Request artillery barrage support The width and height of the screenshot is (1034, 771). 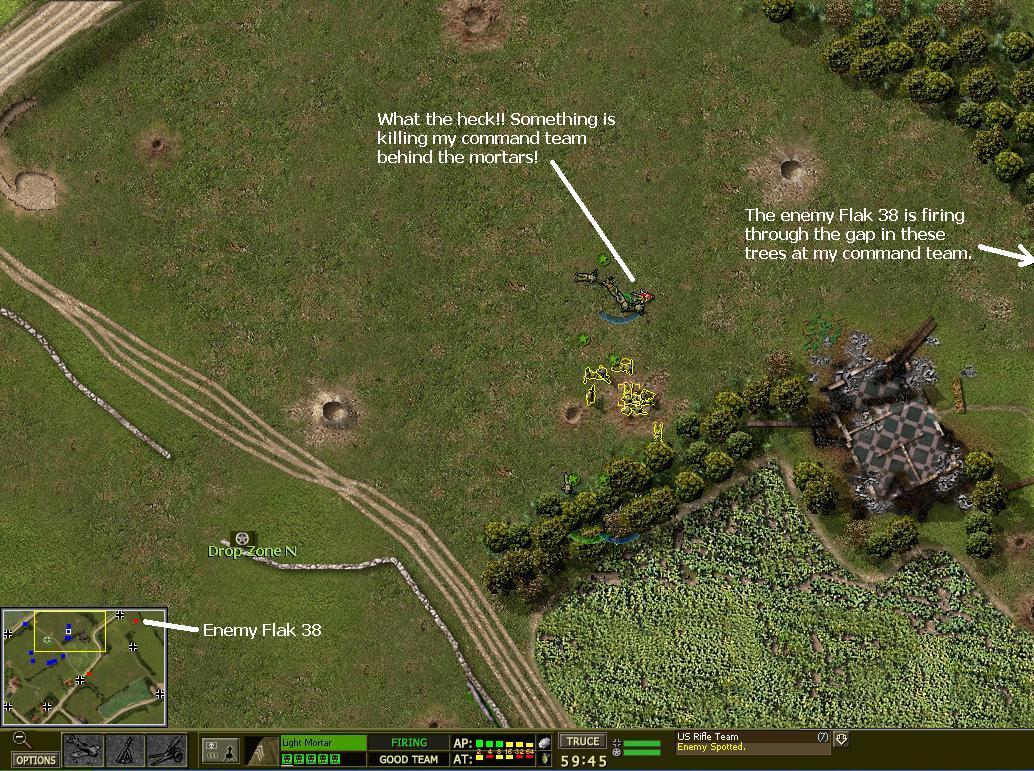[x=166, y=750]
